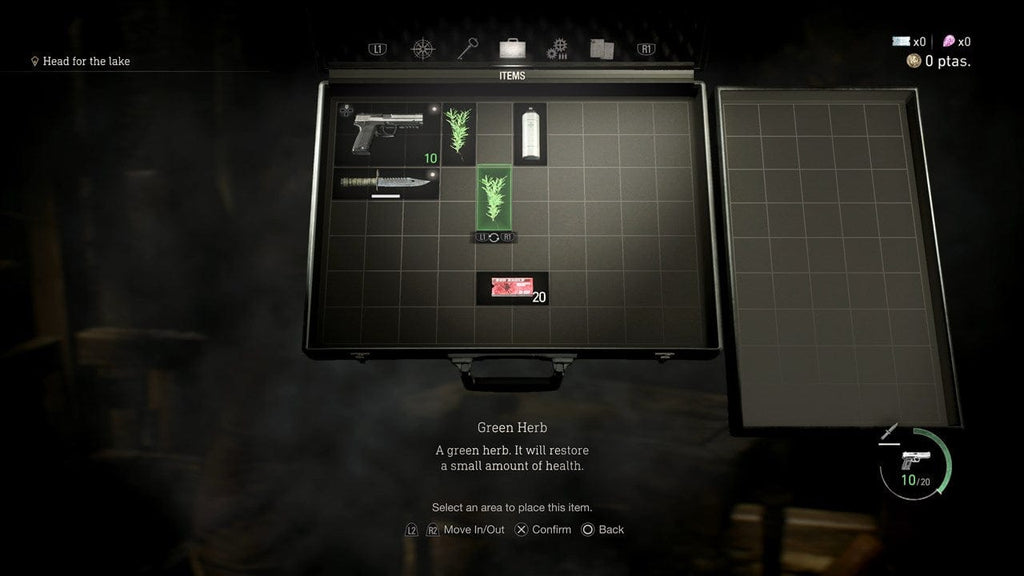The width and height of the screenshot is (1024, 576).
Task: Open the map tab with compass icon
Action: (424, 48)
